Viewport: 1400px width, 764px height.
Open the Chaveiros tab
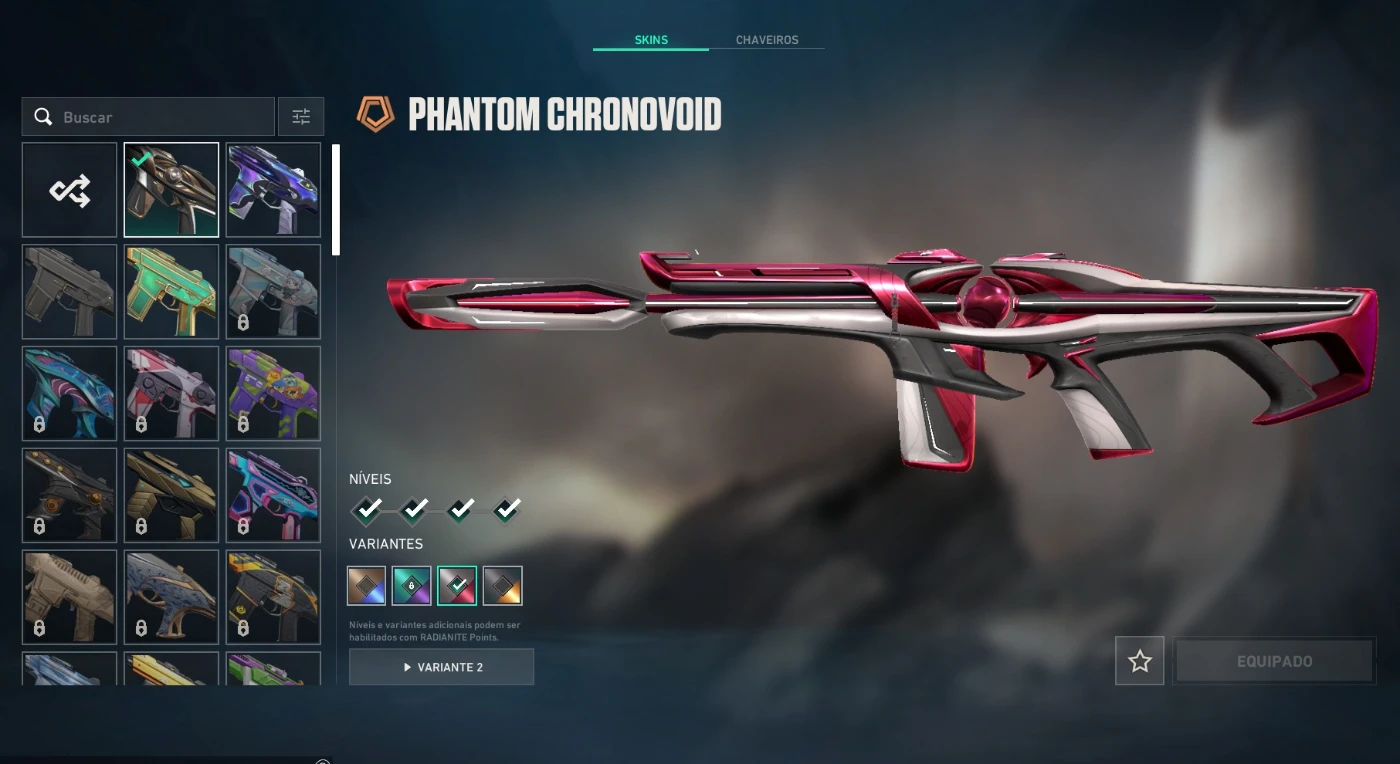pos(767,40)
